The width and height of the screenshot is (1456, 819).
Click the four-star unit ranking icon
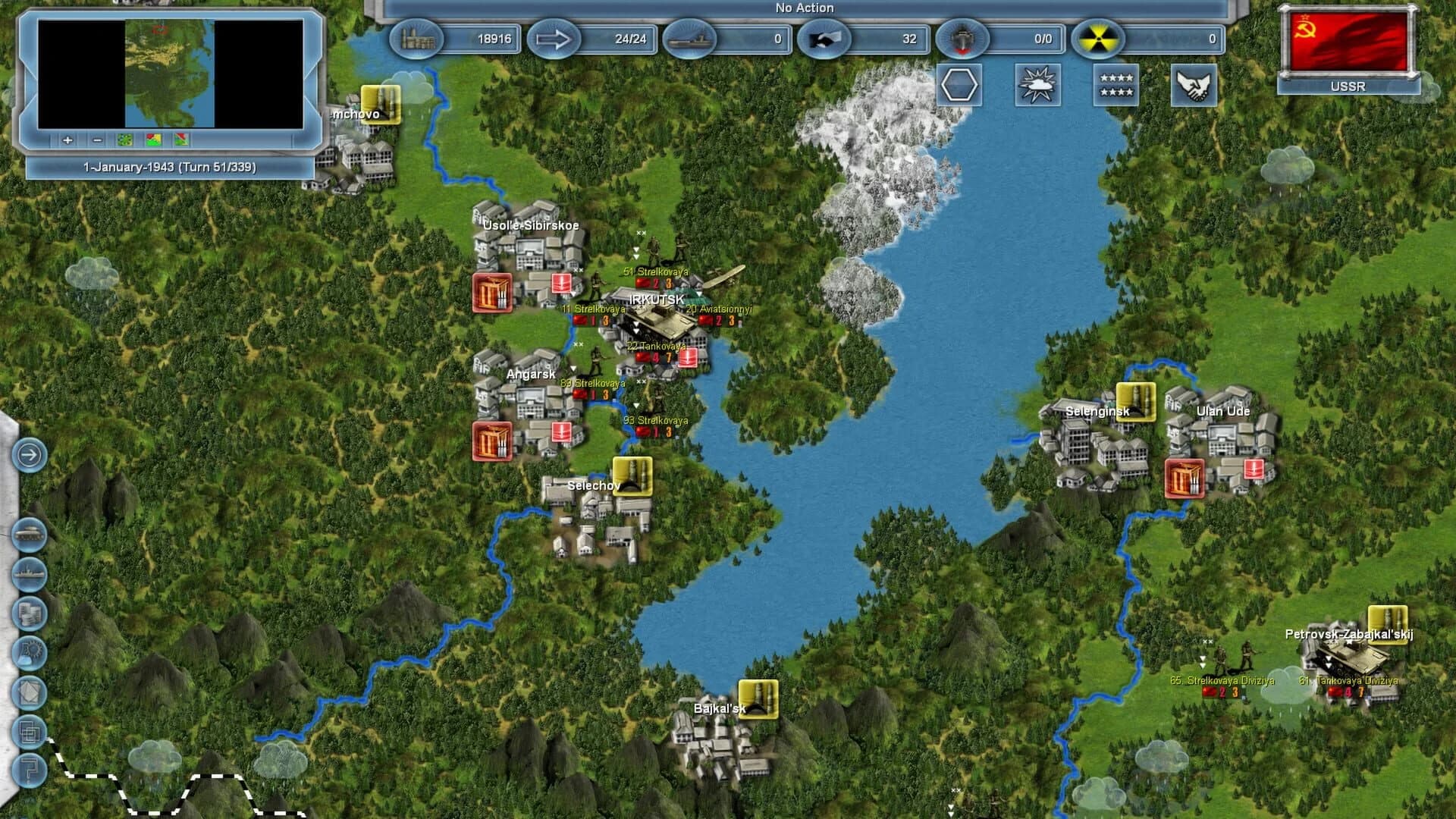[x=1116, y=86]
